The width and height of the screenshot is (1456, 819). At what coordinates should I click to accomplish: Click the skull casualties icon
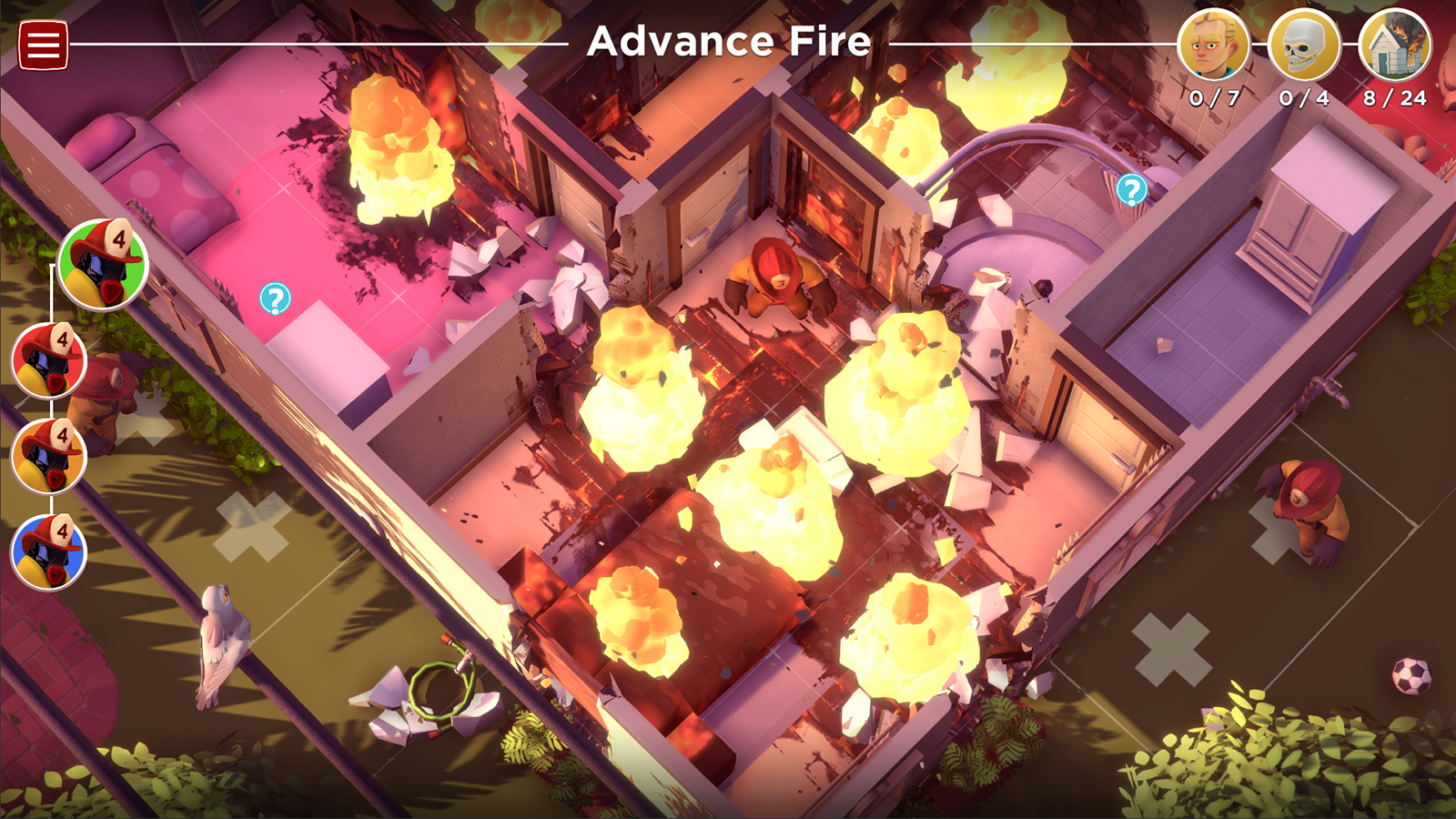(1303, 45)
